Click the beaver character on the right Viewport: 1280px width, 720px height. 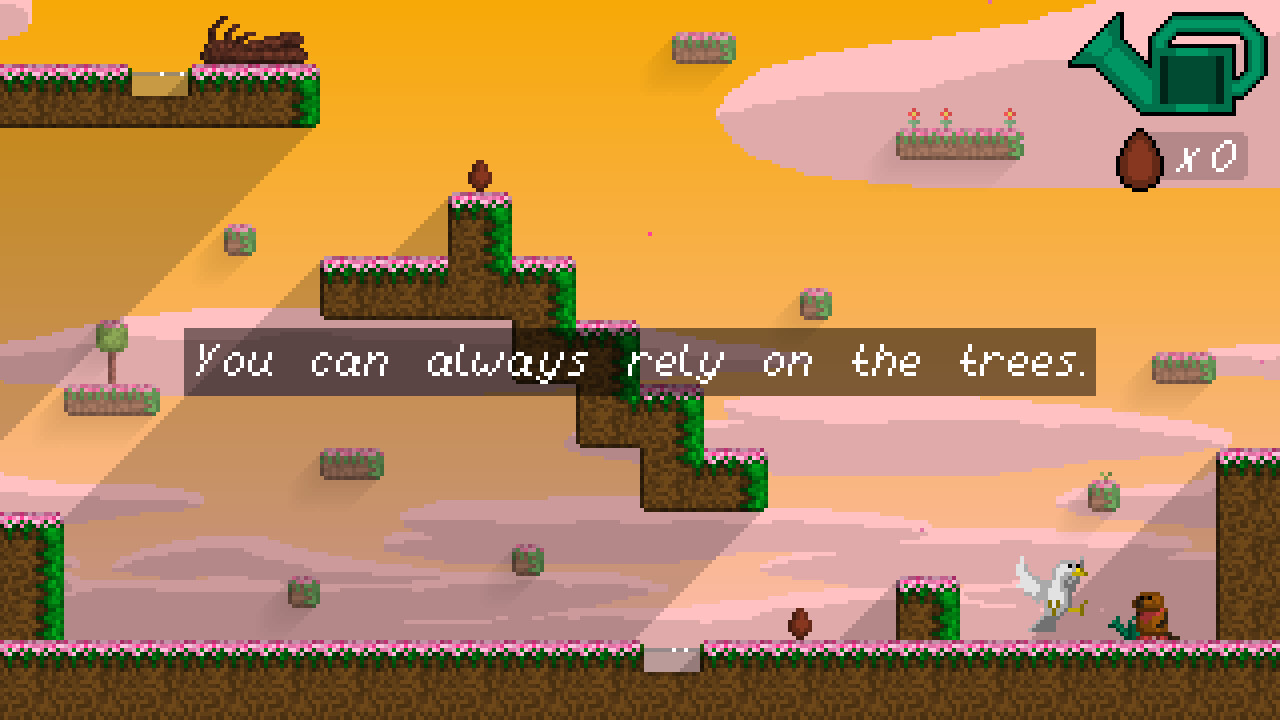pos(1150,615)
